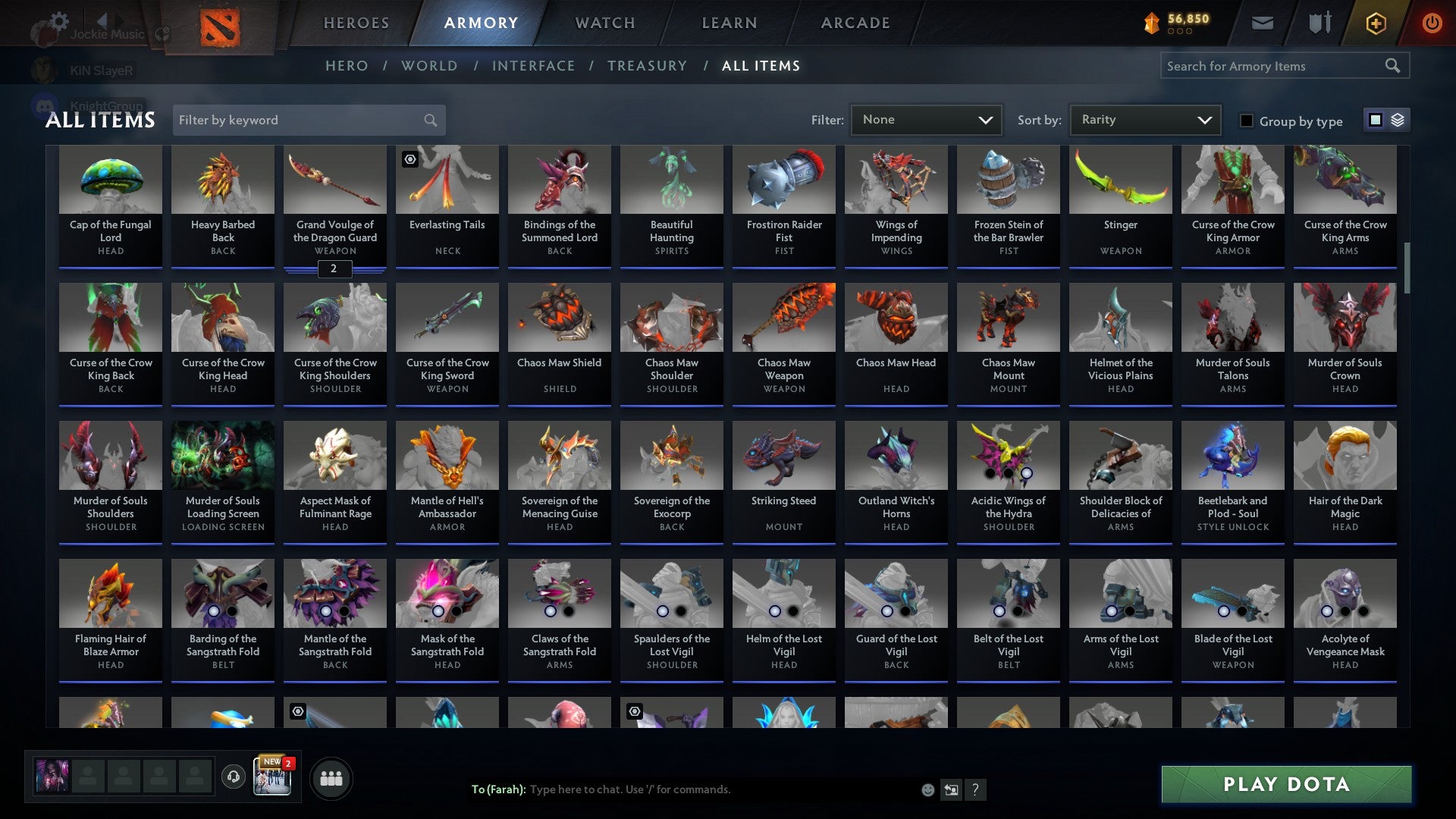Click the shield and sword battle pass icon
The height and width of the screenshot is (819, 1456).
(1319, 23)
